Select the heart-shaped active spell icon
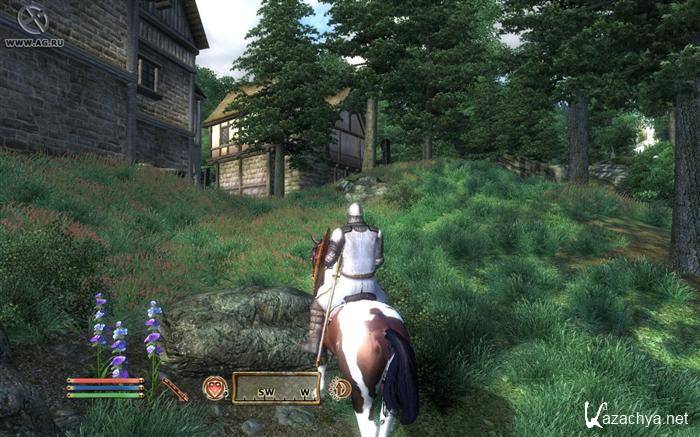The height and width of the screenshot is (437, 700). tap(215, 387)
